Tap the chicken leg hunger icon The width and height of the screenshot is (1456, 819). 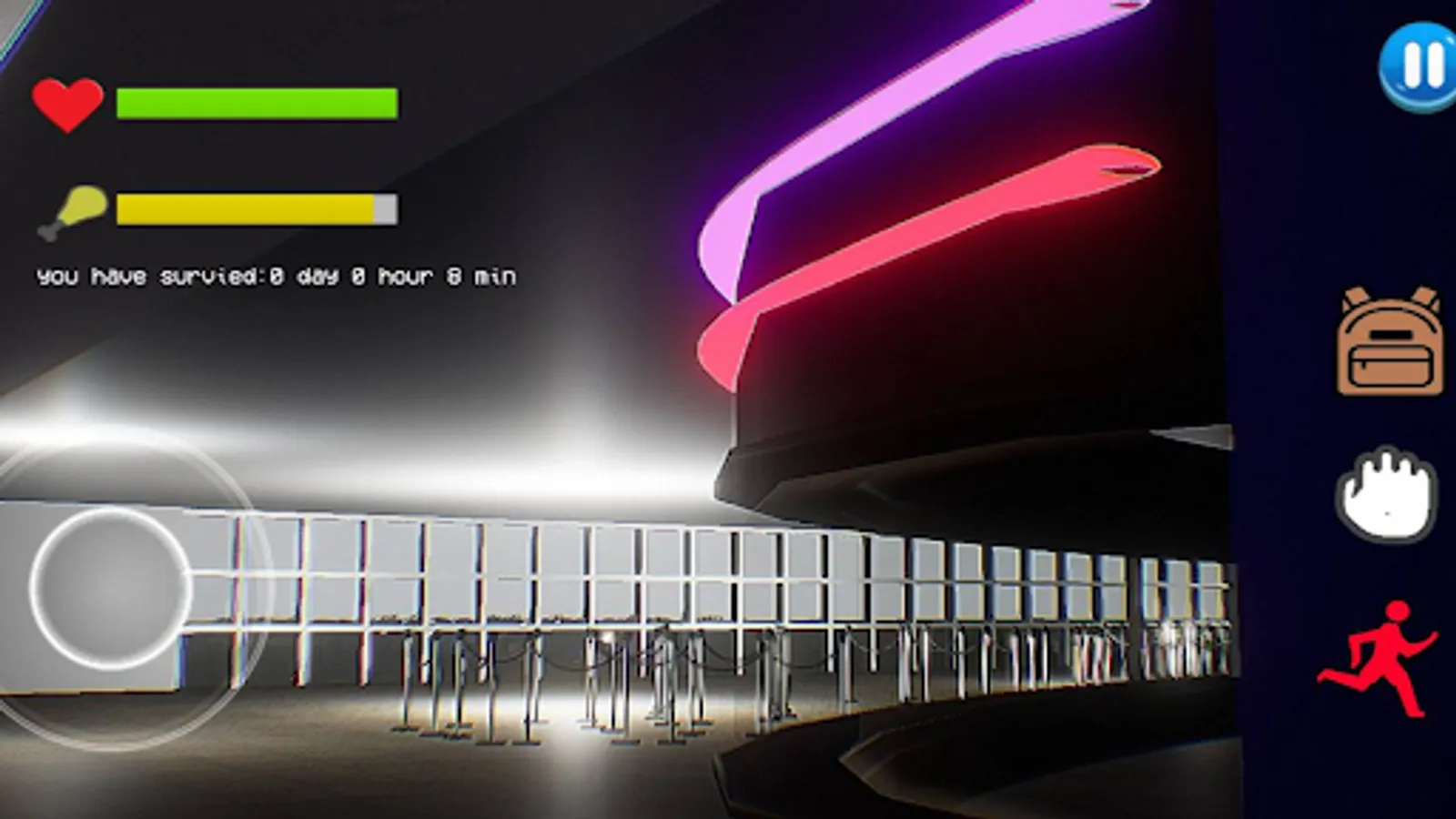[x=71, y=210]
